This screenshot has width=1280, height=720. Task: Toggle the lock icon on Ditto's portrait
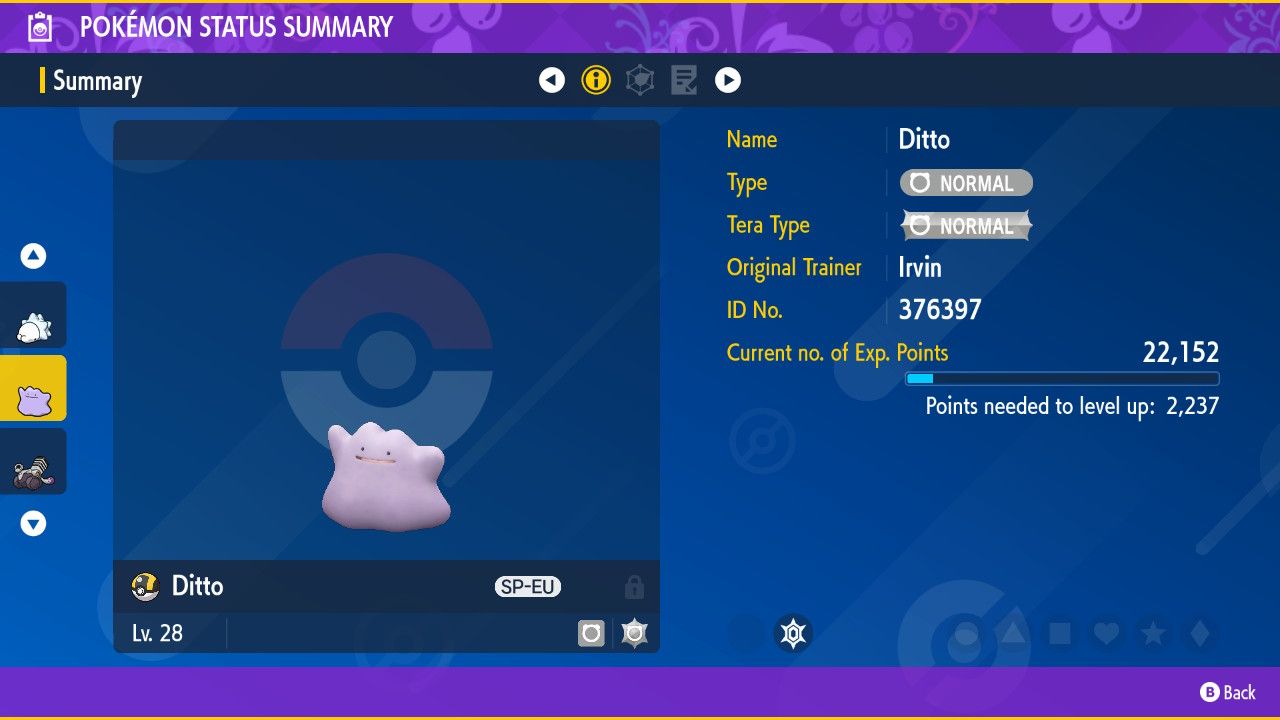636,587
